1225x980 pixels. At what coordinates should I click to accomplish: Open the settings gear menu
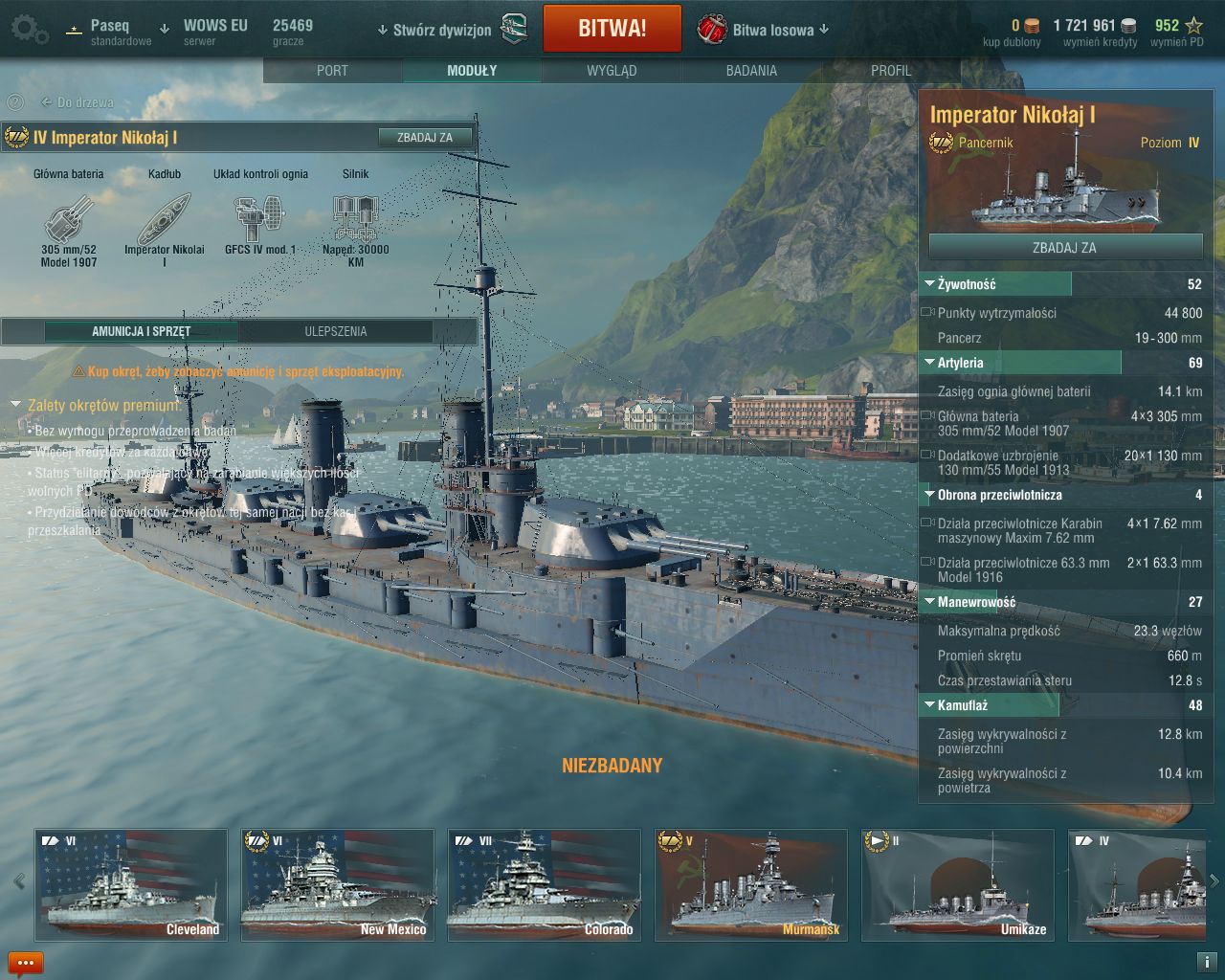(29, 30)
